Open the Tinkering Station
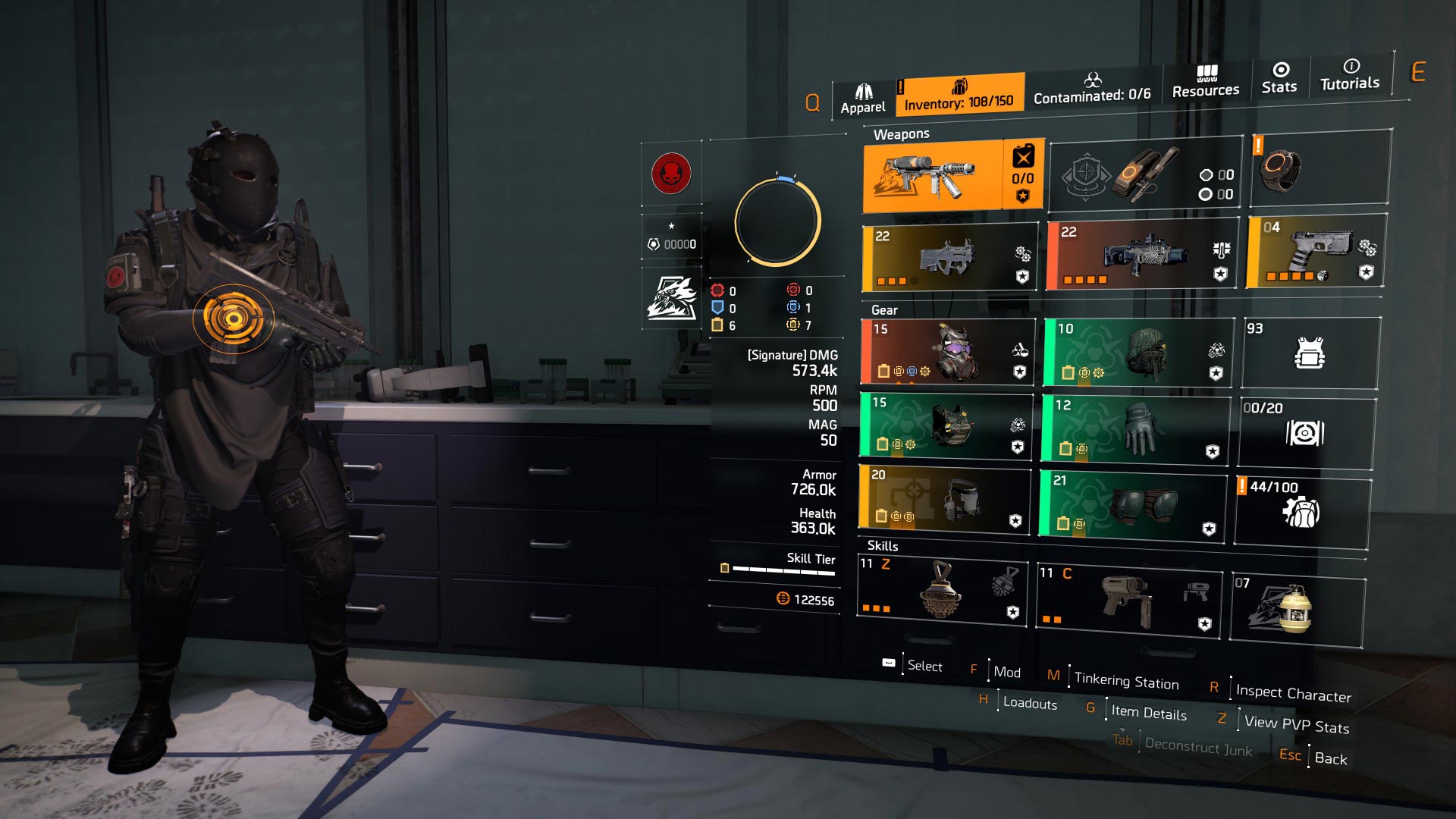This screenshot has width=1456, height=819. (x=1126, y=681)
